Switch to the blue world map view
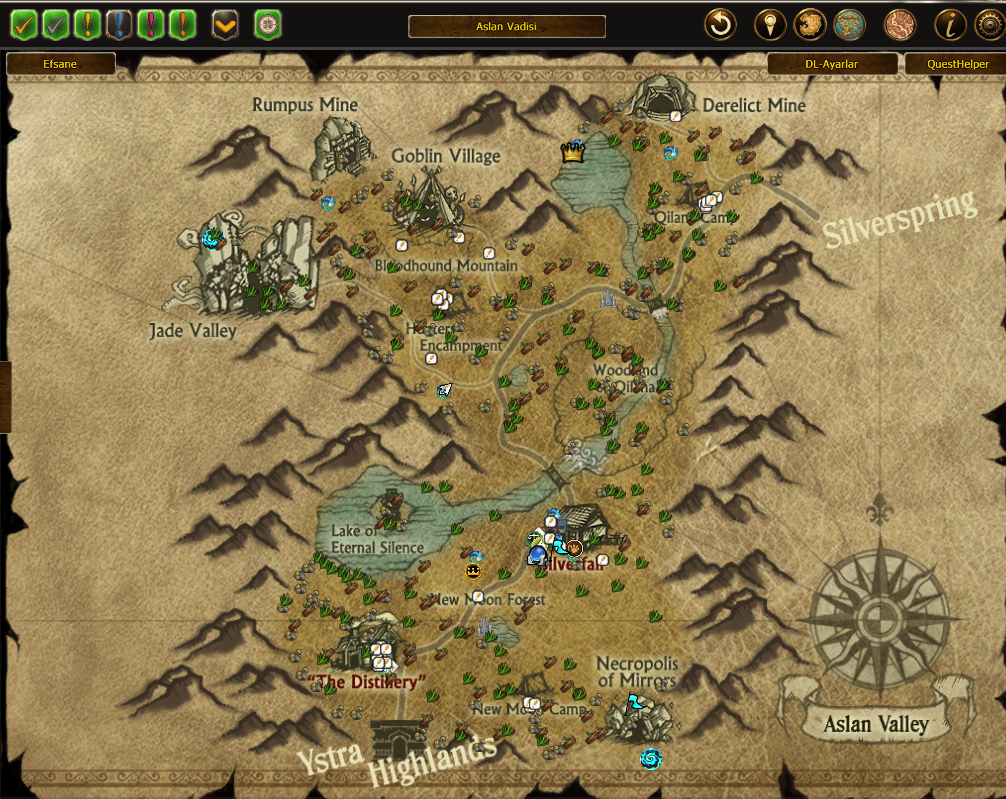1006x799 pixels. point(849,24)
